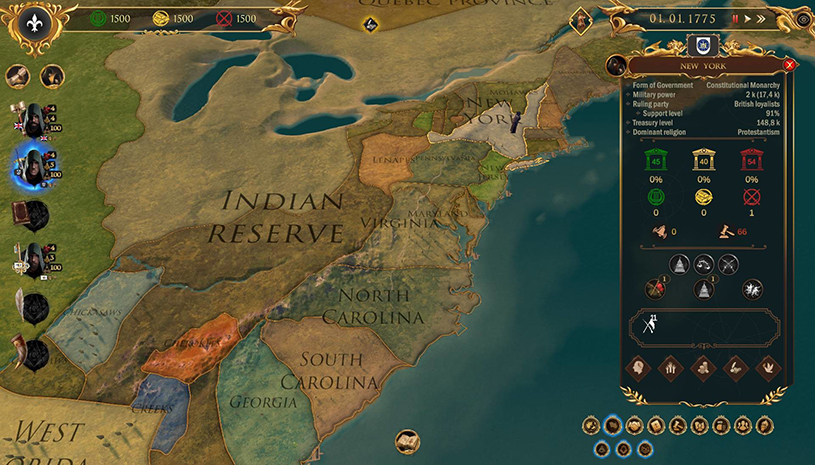Select the hooded agent with the hammer
This screenshot has height=465, width=815.
[36, 116]
